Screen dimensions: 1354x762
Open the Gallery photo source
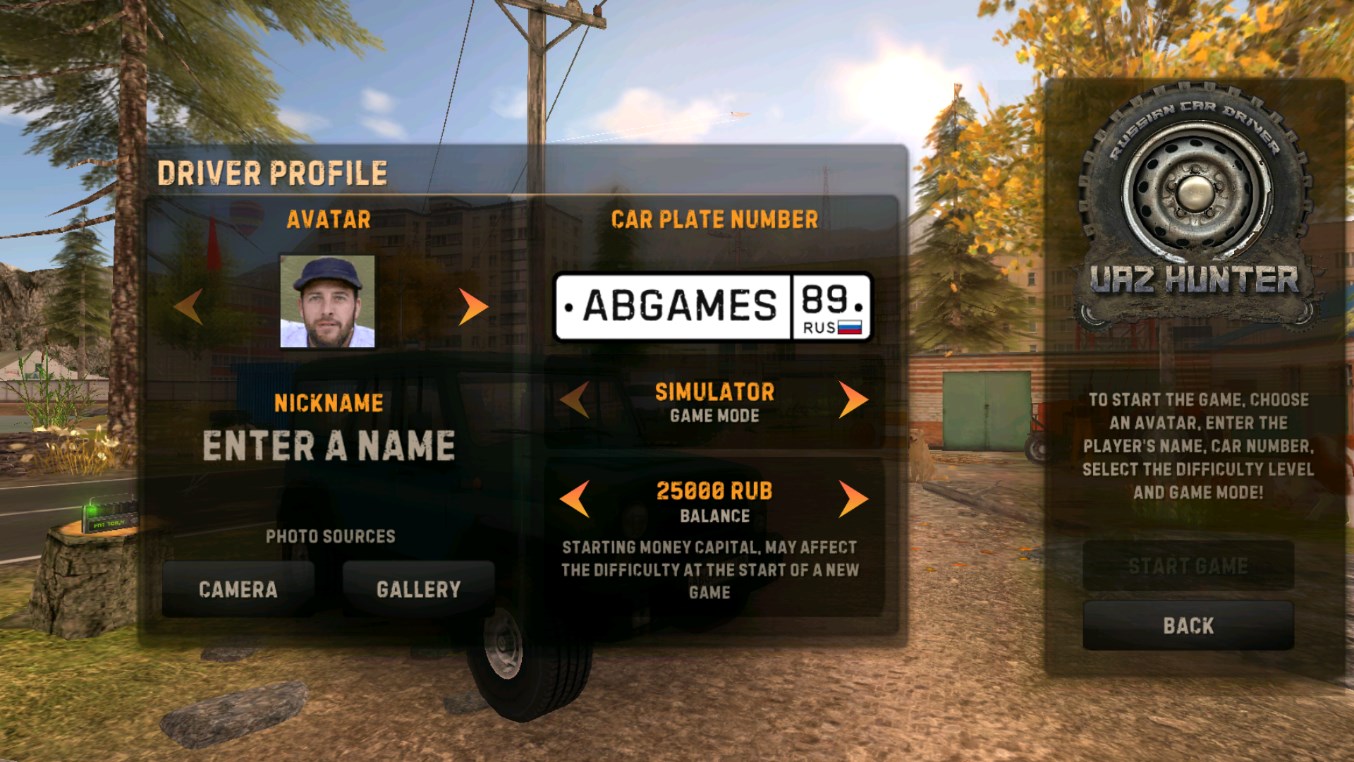coord(418,589)
